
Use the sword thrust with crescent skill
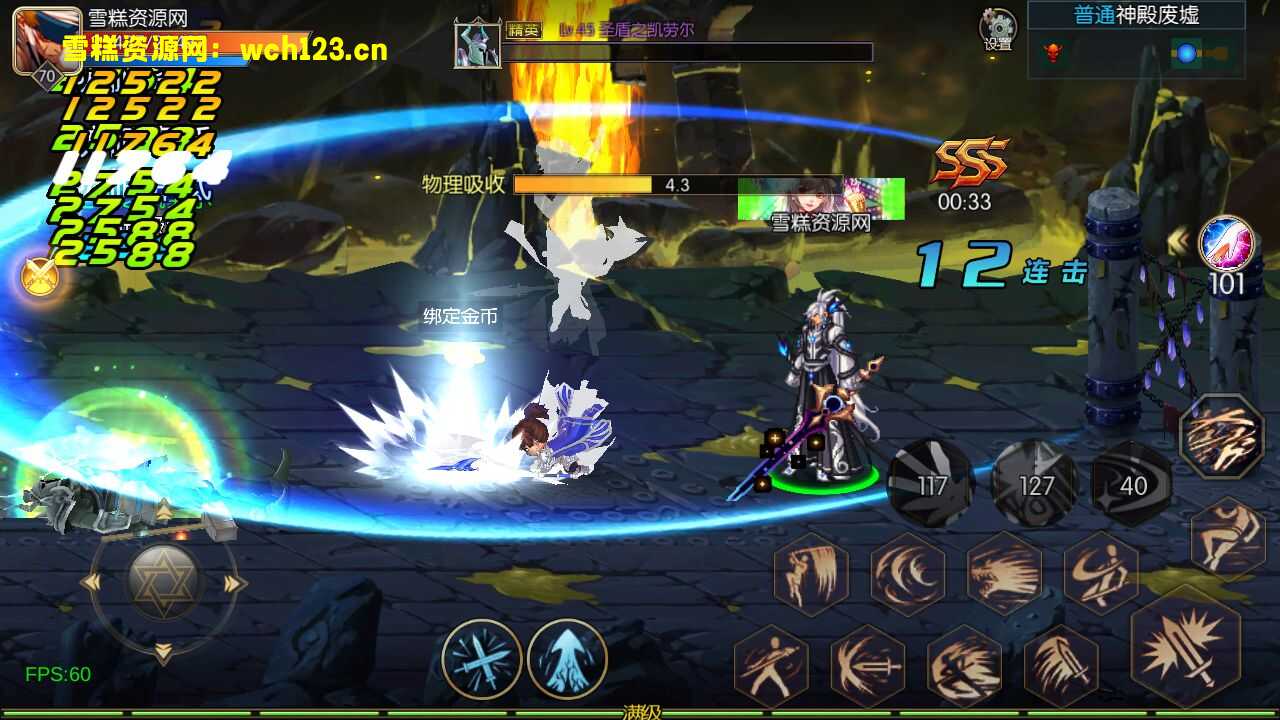[x=867, y=664]
